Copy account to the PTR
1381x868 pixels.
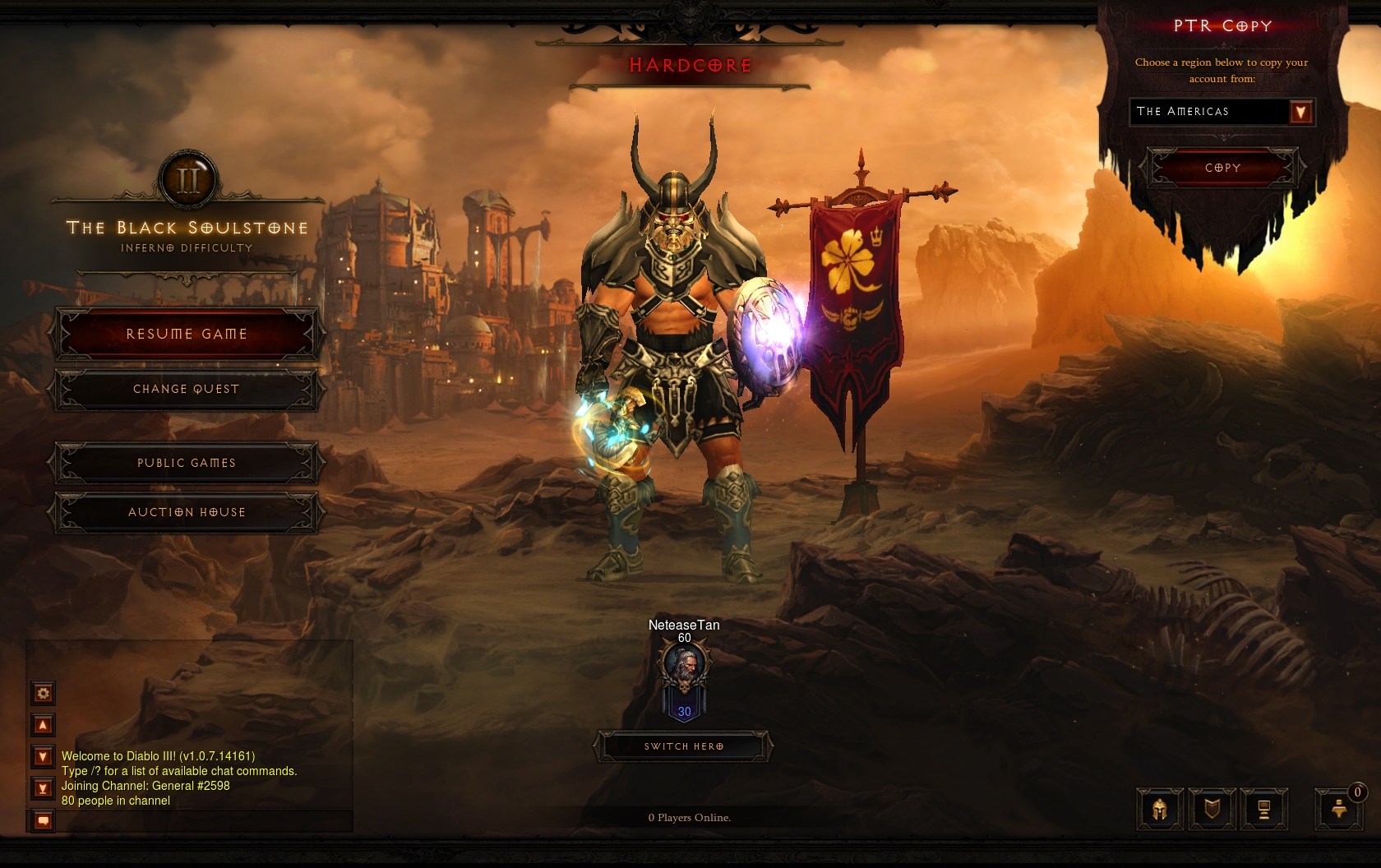tap(1222, 168)
